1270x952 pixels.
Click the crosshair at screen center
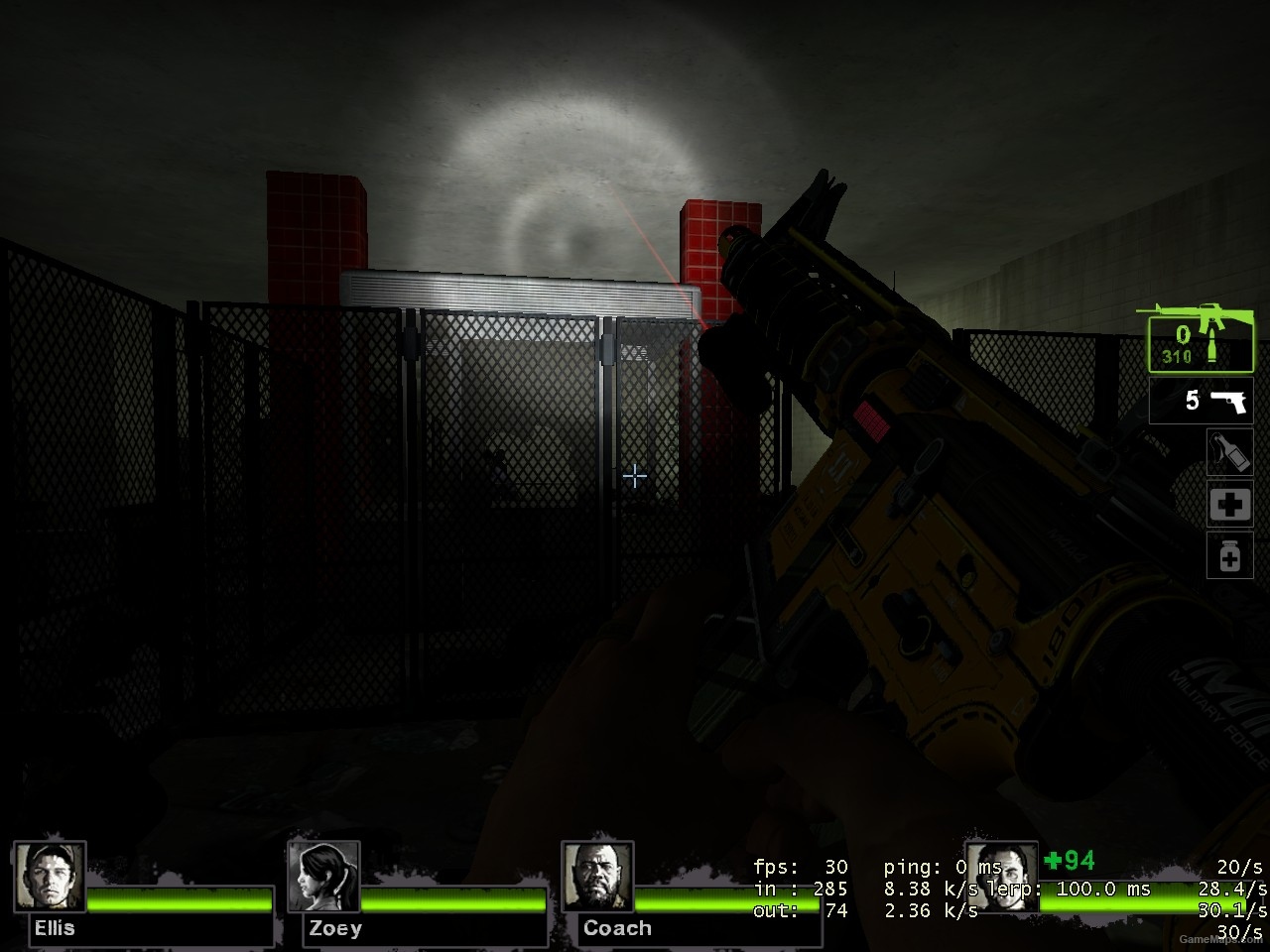point(634,477)
